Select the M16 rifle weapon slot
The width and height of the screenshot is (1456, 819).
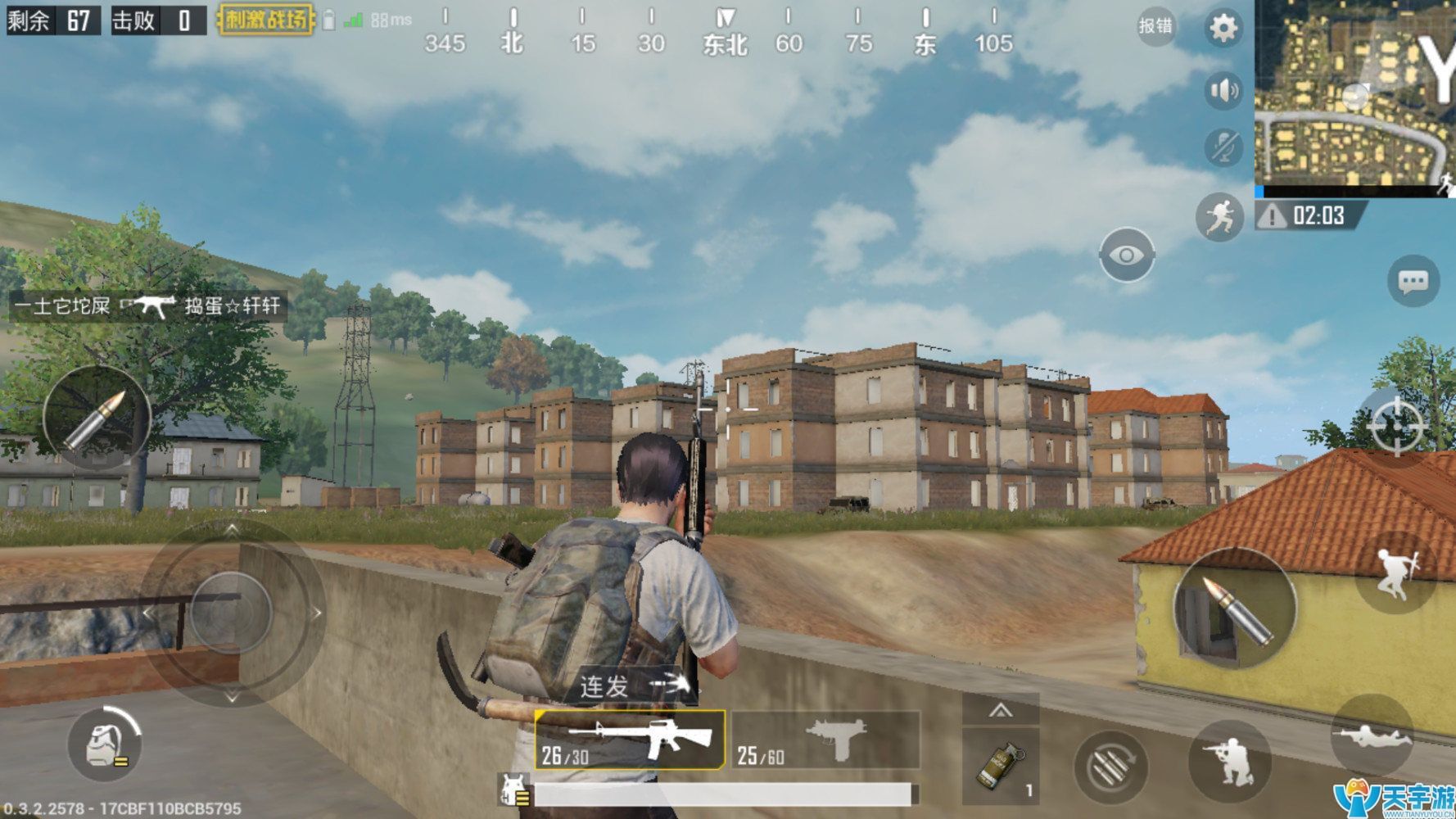[x=629, y=740]
